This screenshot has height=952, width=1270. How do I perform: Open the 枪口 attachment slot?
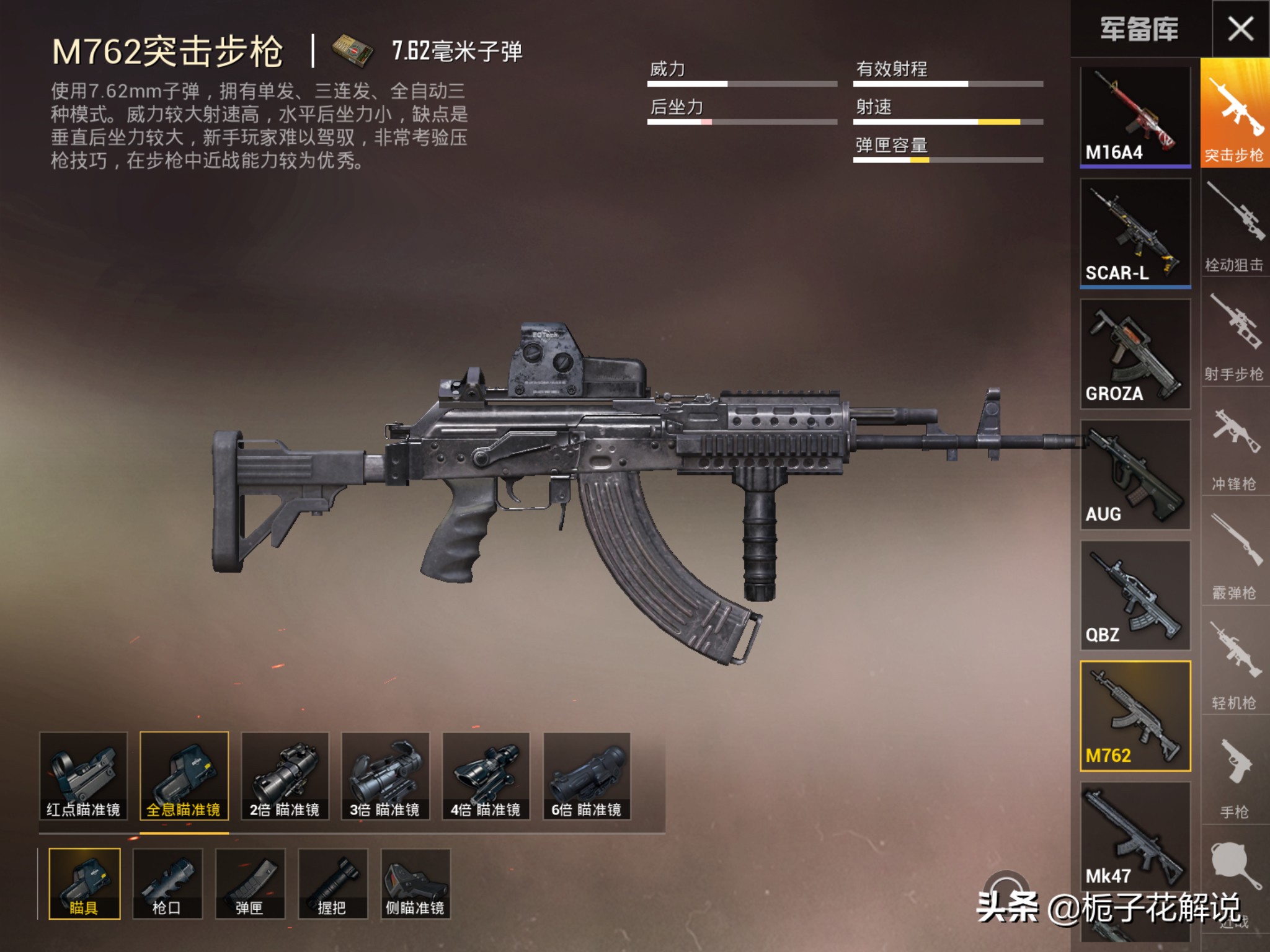coord(167,883)
